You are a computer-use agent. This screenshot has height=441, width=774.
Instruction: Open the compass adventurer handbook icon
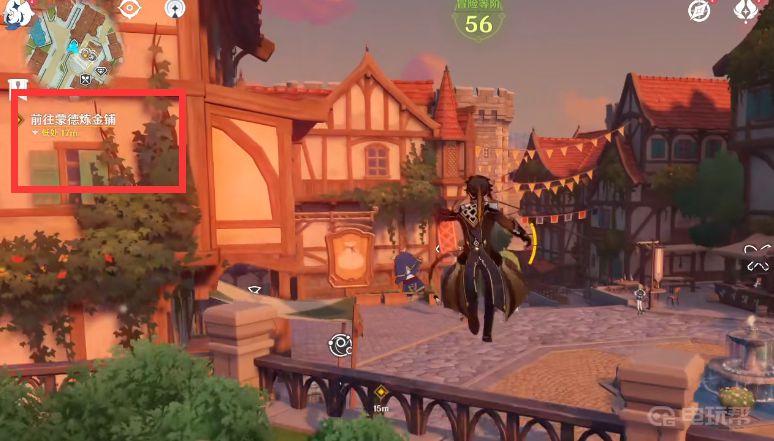(699, 10)
